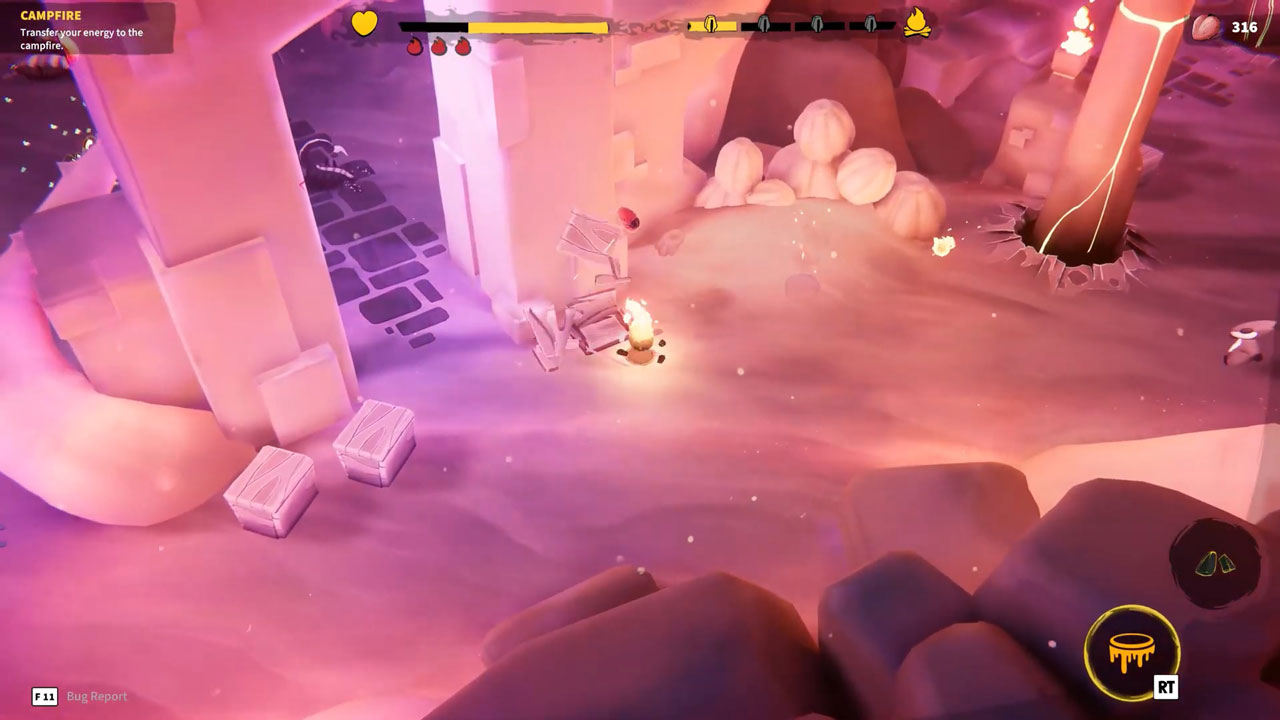
Task: Open the Bug Report link
Action: tap(96, 696)
